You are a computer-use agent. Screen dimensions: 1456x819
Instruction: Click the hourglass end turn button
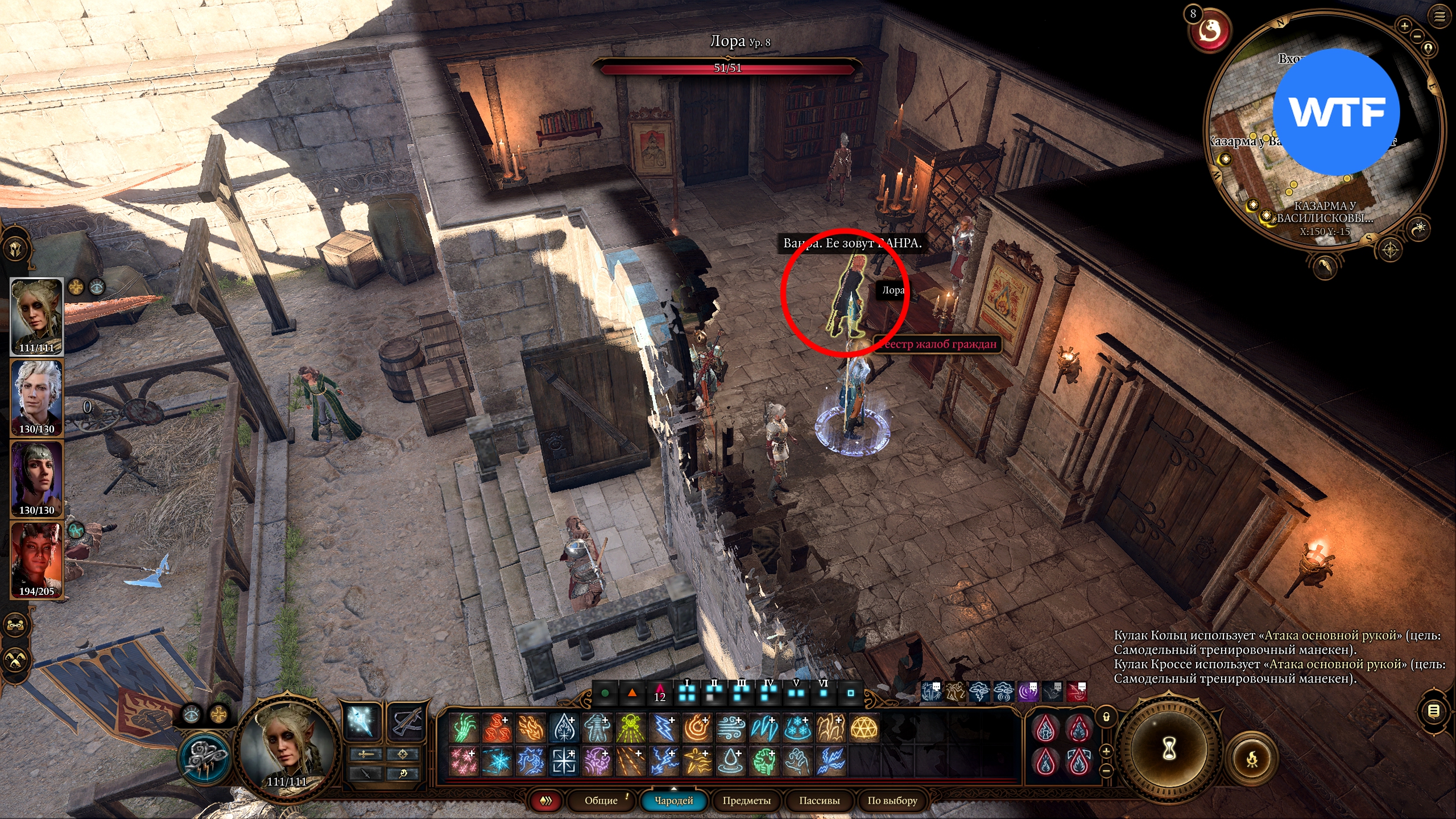(x=1169, y=748)
